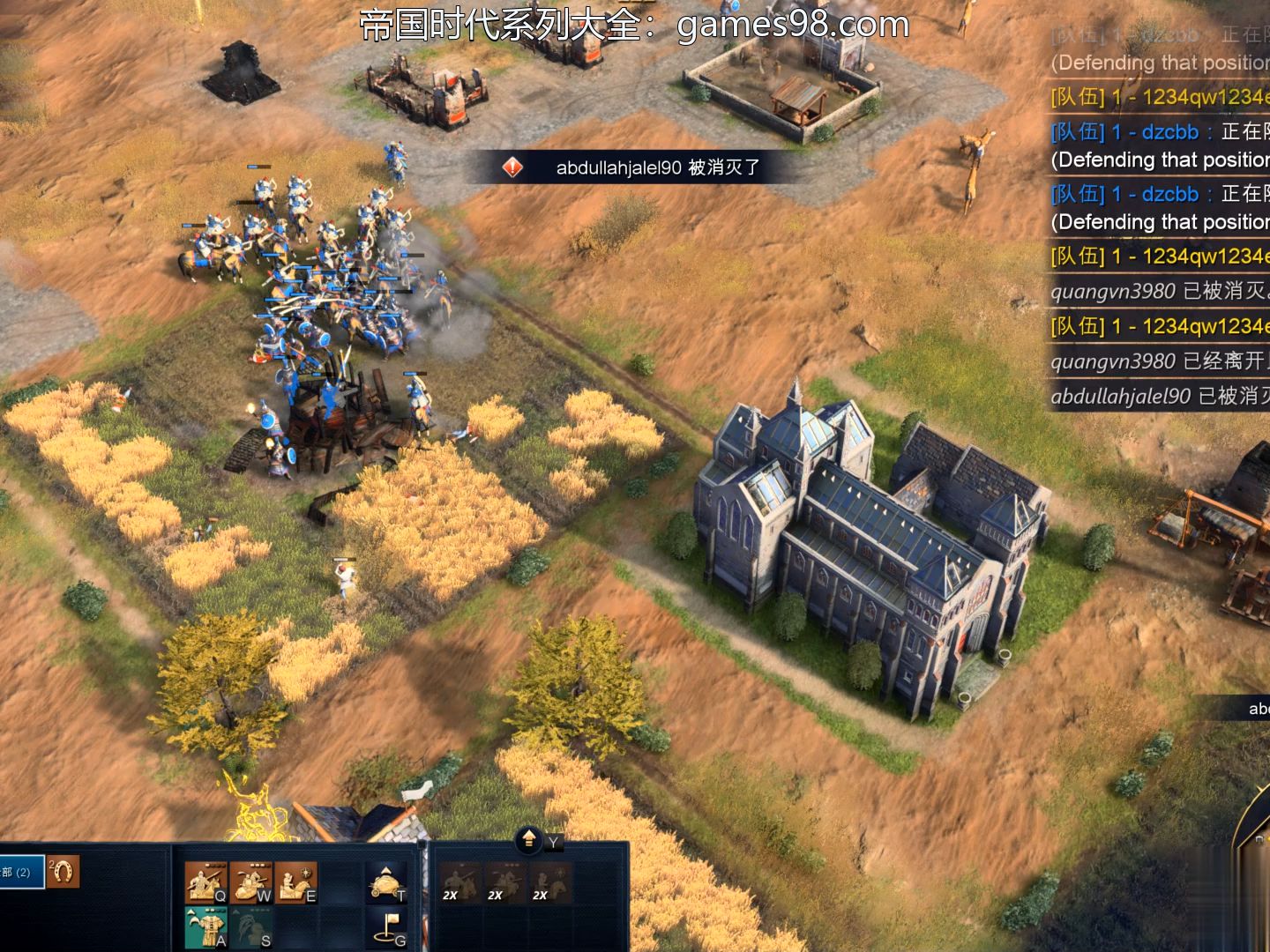Open the selected buildings group tab
Screen dimensions: 1270x952
coord(21,872)
